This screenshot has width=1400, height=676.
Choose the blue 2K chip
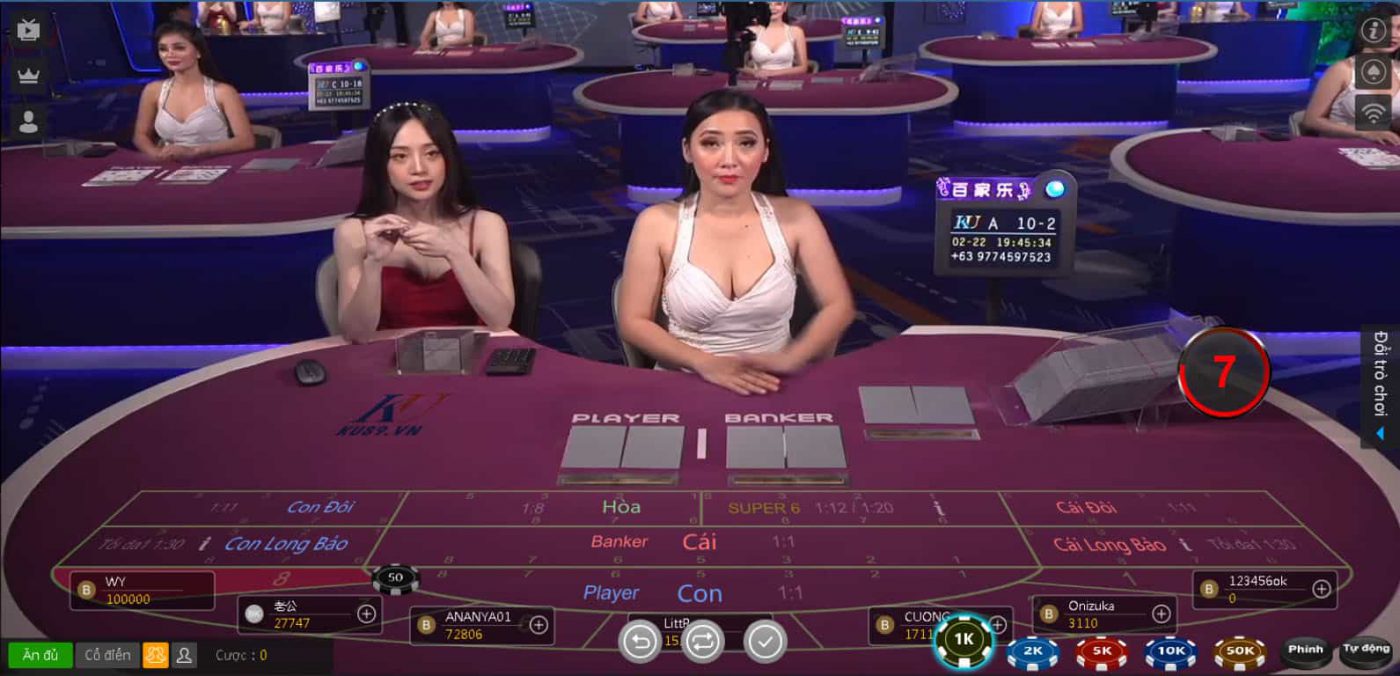1033,652
